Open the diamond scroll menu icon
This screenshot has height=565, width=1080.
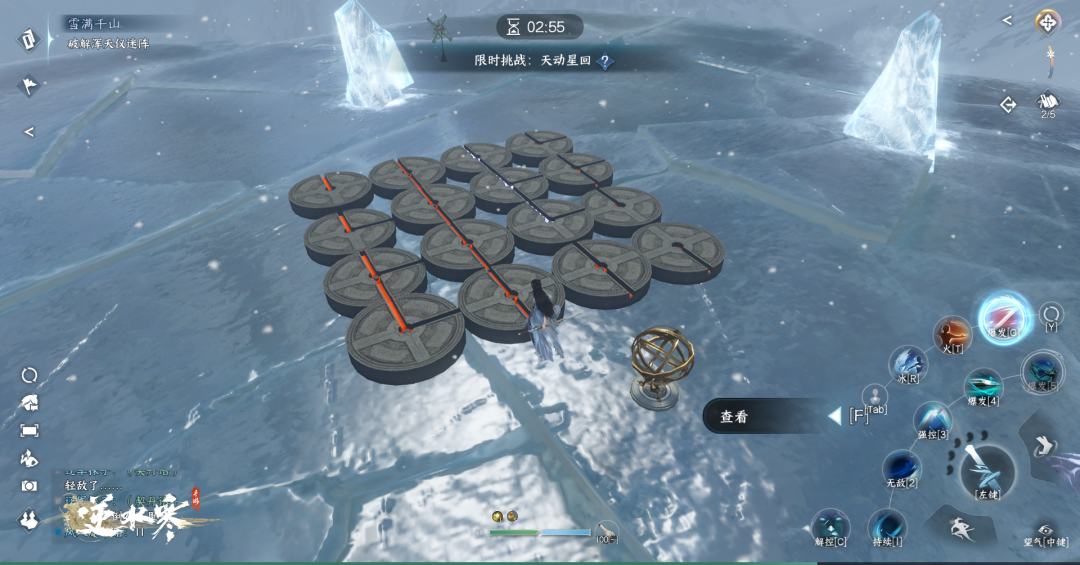[27, 39]
